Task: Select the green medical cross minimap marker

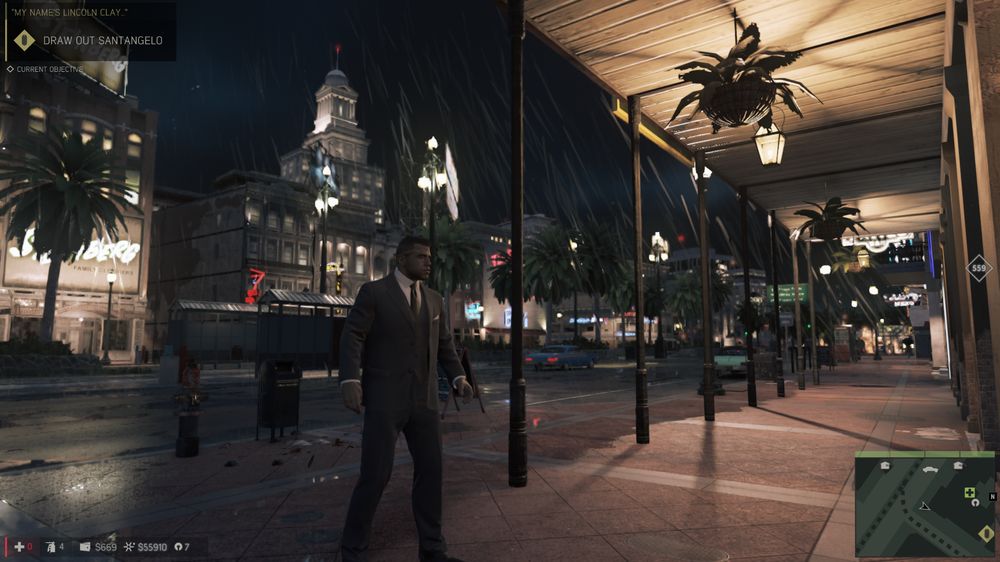Action: point(969,492)
